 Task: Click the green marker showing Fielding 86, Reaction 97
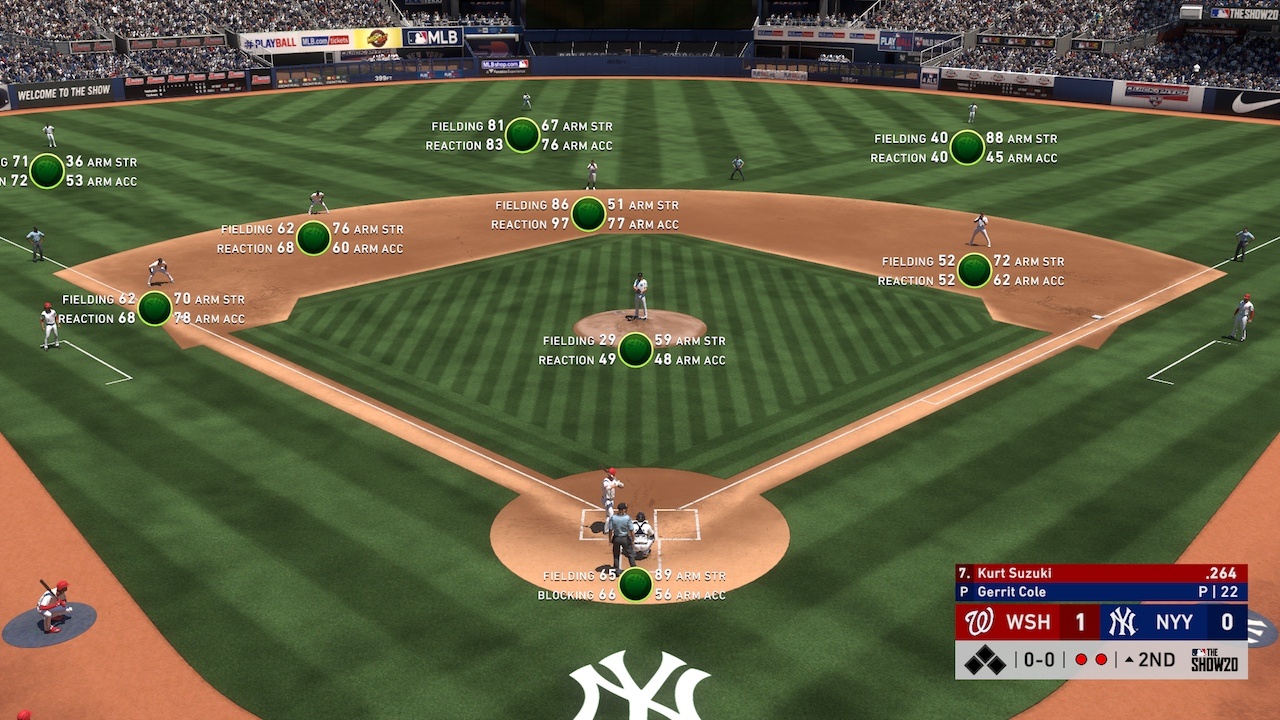click(x=588, y=214)
